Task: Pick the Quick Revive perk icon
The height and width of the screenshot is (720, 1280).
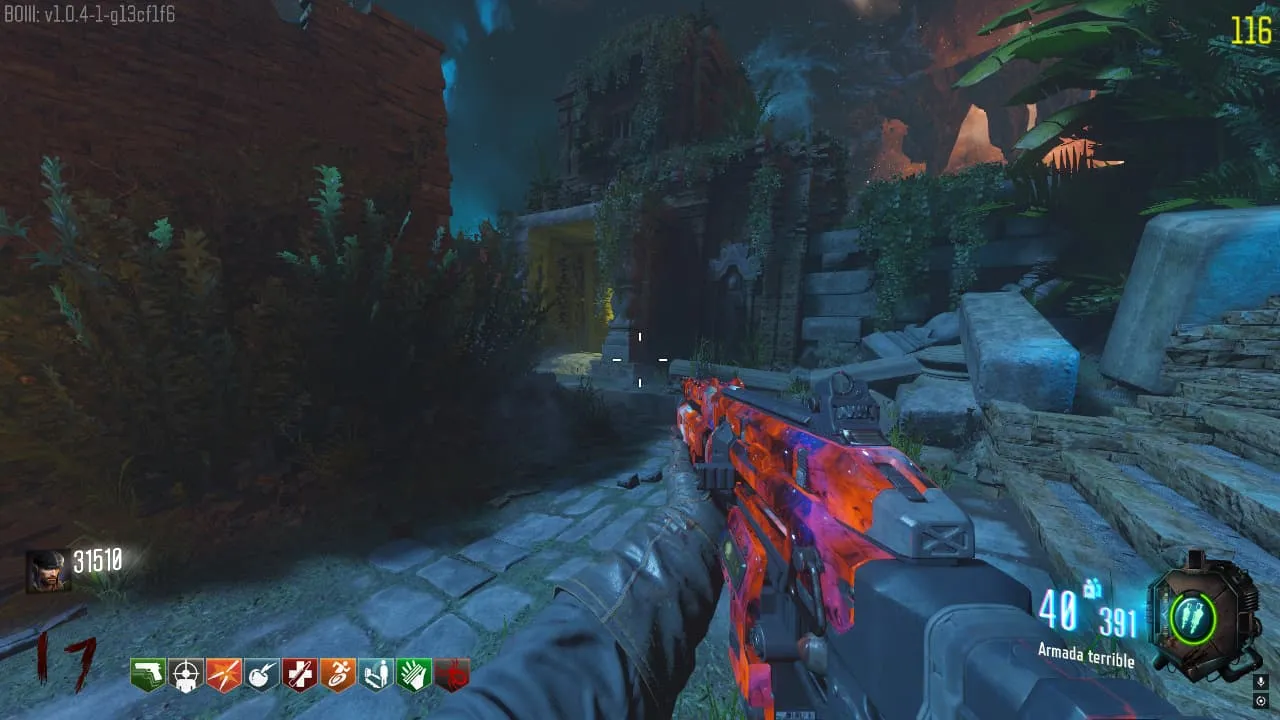Action: 376,676
